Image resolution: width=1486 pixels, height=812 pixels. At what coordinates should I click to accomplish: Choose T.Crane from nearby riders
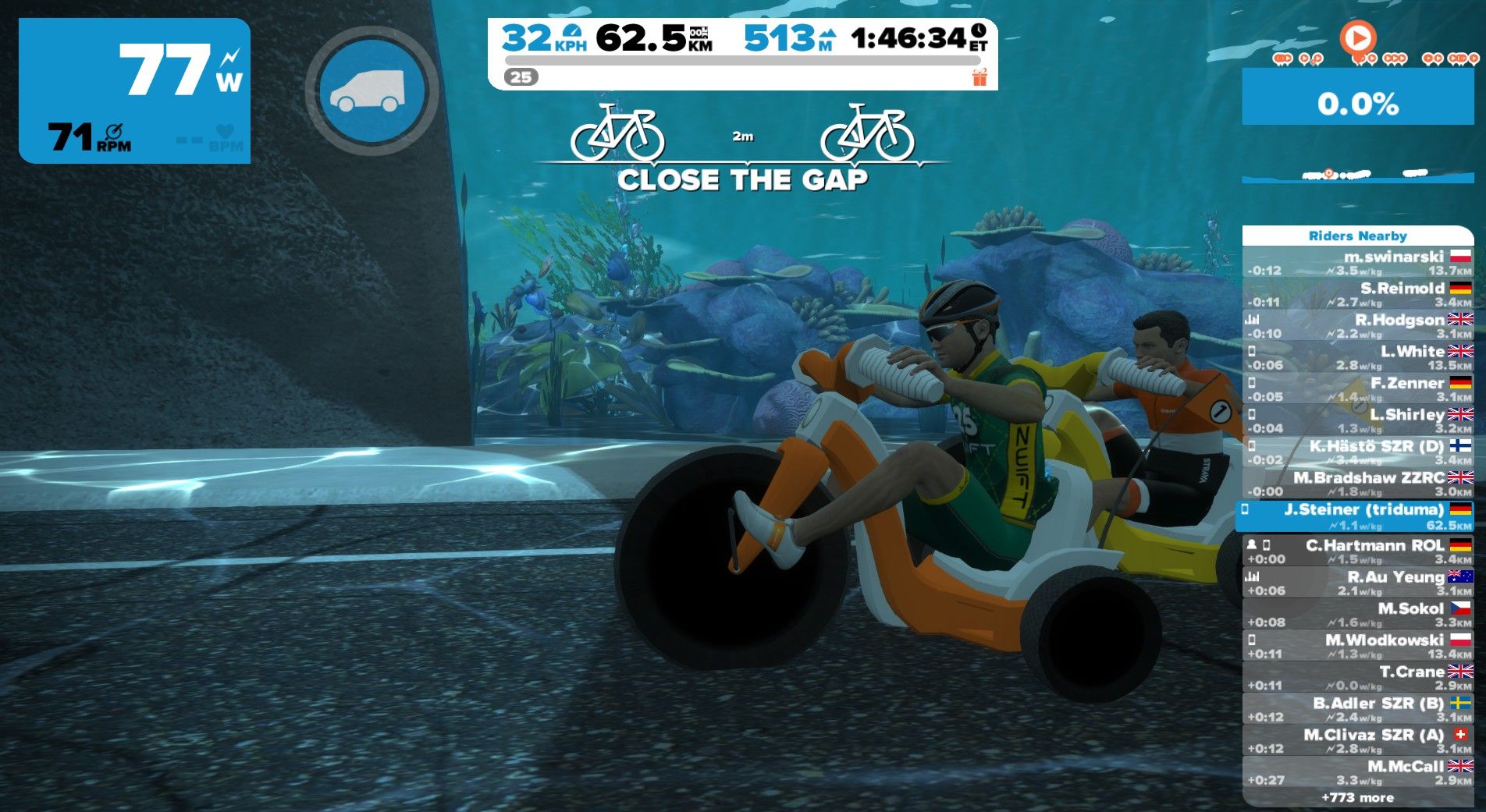coord(1357,678)
